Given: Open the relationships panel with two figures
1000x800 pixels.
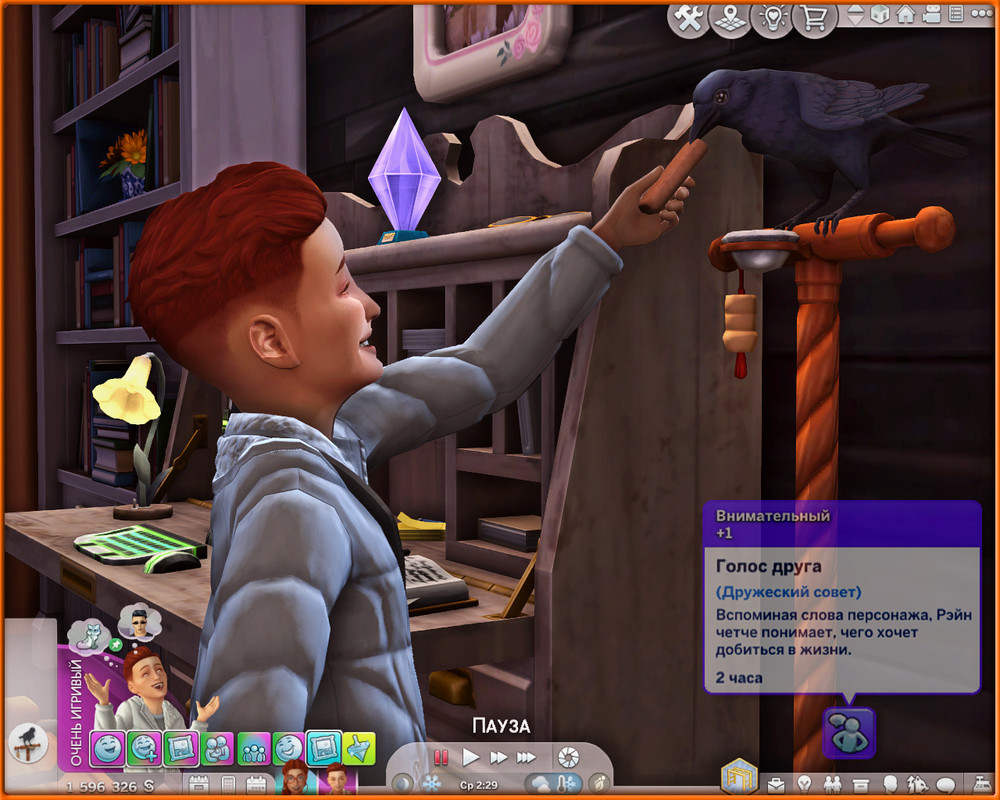Looking at the screenshot, I should pyautogui.click(x=832, y=783).
